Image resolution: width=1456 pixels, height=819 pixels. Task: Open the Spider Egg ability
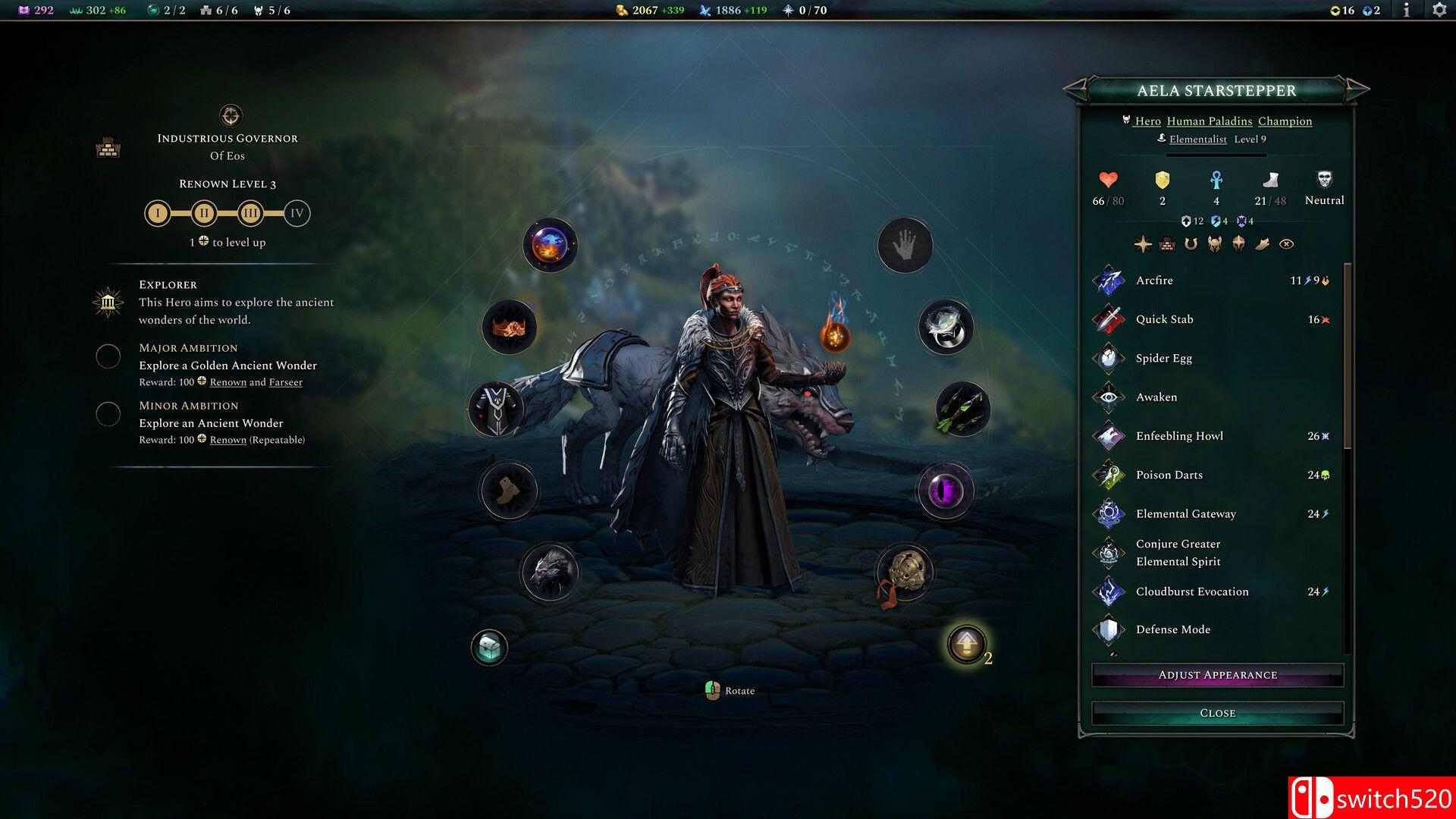[1108, 358]
